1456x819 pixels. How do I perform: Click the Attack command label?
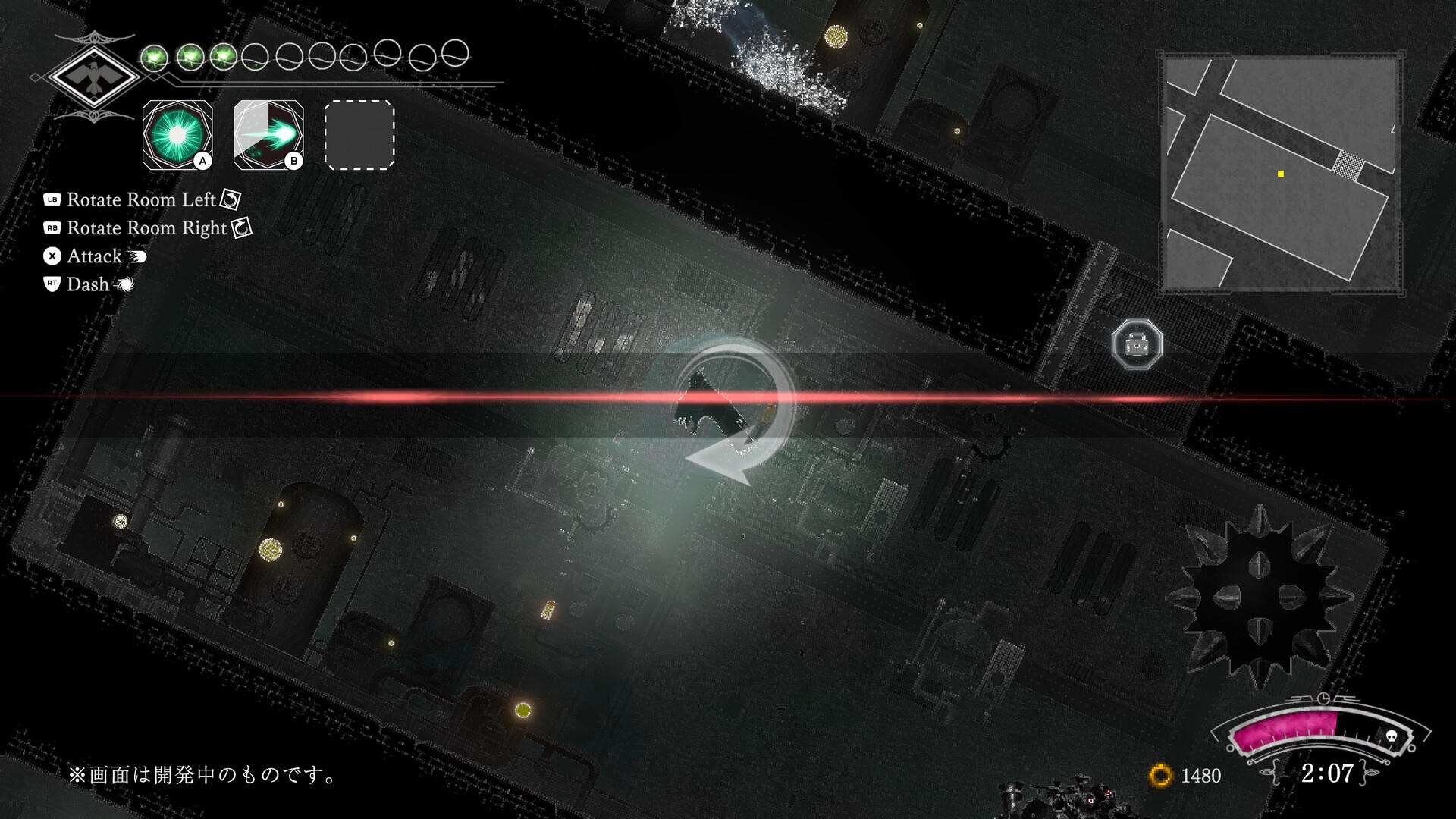point(93,256)
